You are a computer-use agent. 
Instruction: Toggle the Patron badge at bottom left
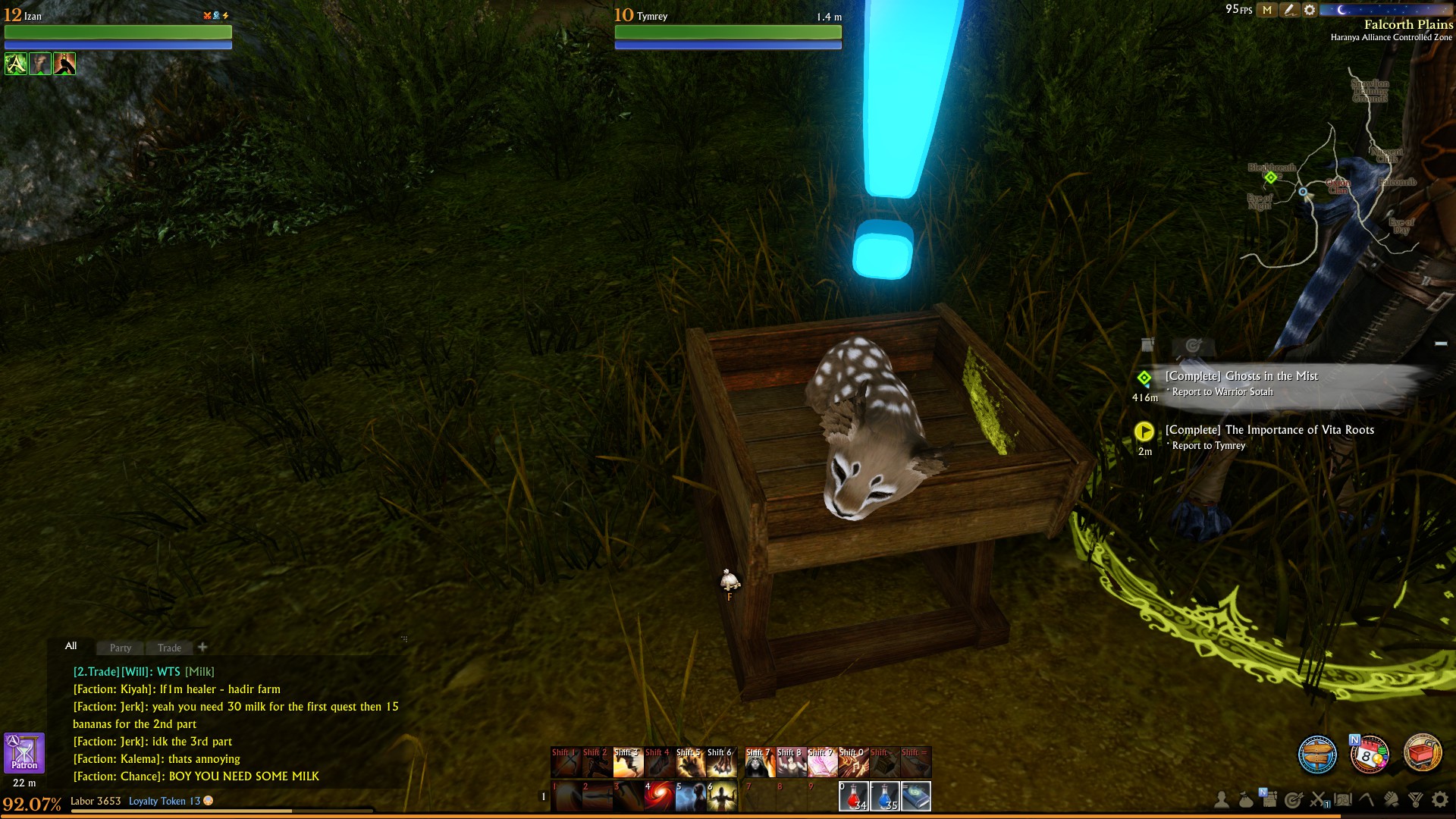pyautogui.click(x=24, y=752)
